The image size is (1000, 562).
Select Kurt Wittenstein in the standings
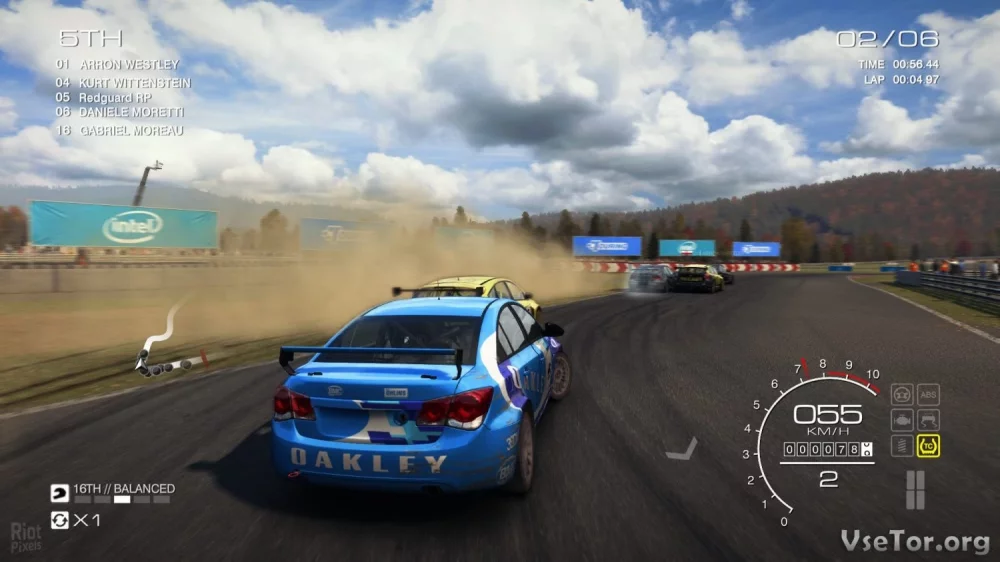(124, 82)
